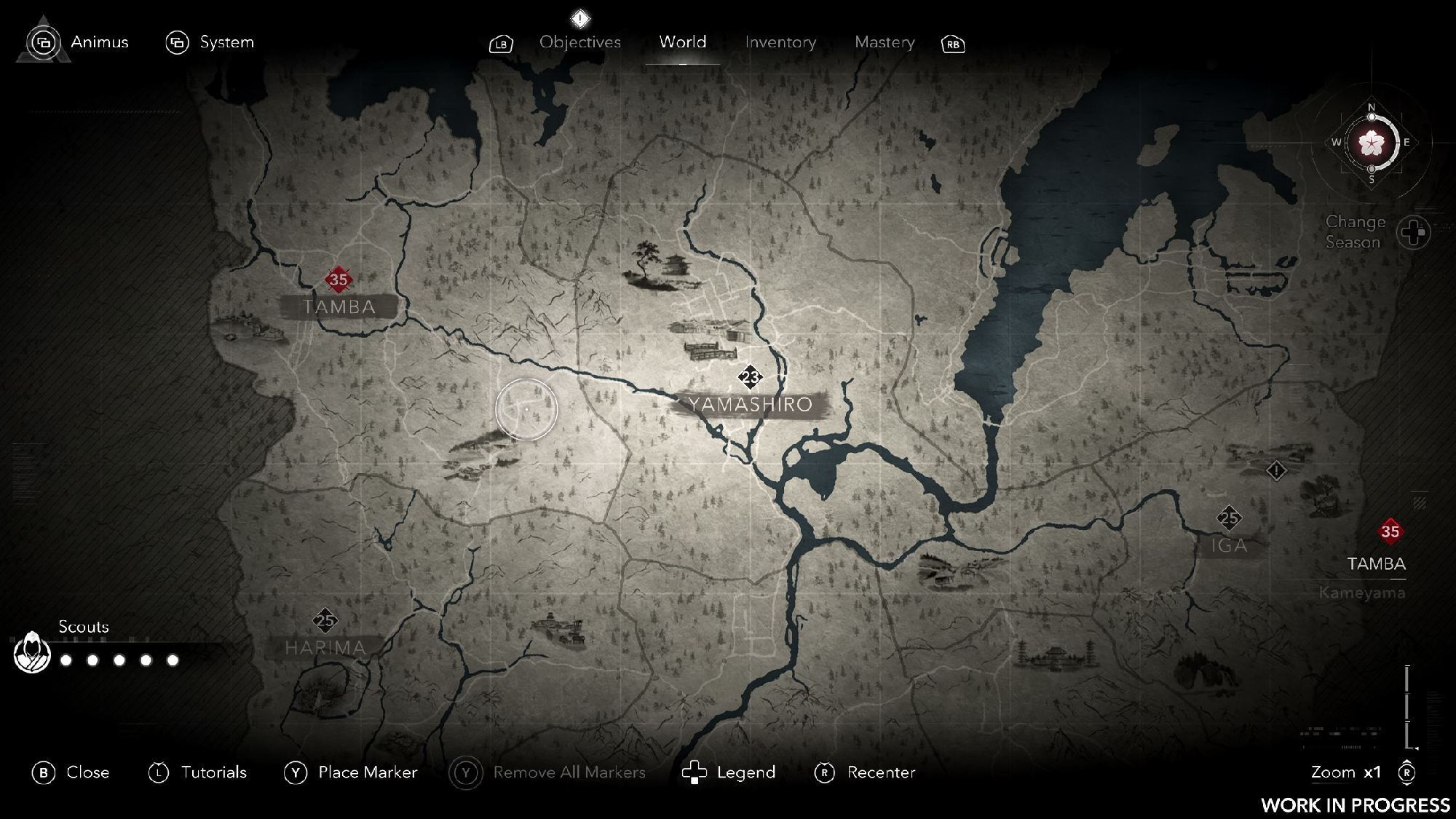Click the objective marker near Iga
Viewport: 1456px width, 819px height.
(1276, 471)
